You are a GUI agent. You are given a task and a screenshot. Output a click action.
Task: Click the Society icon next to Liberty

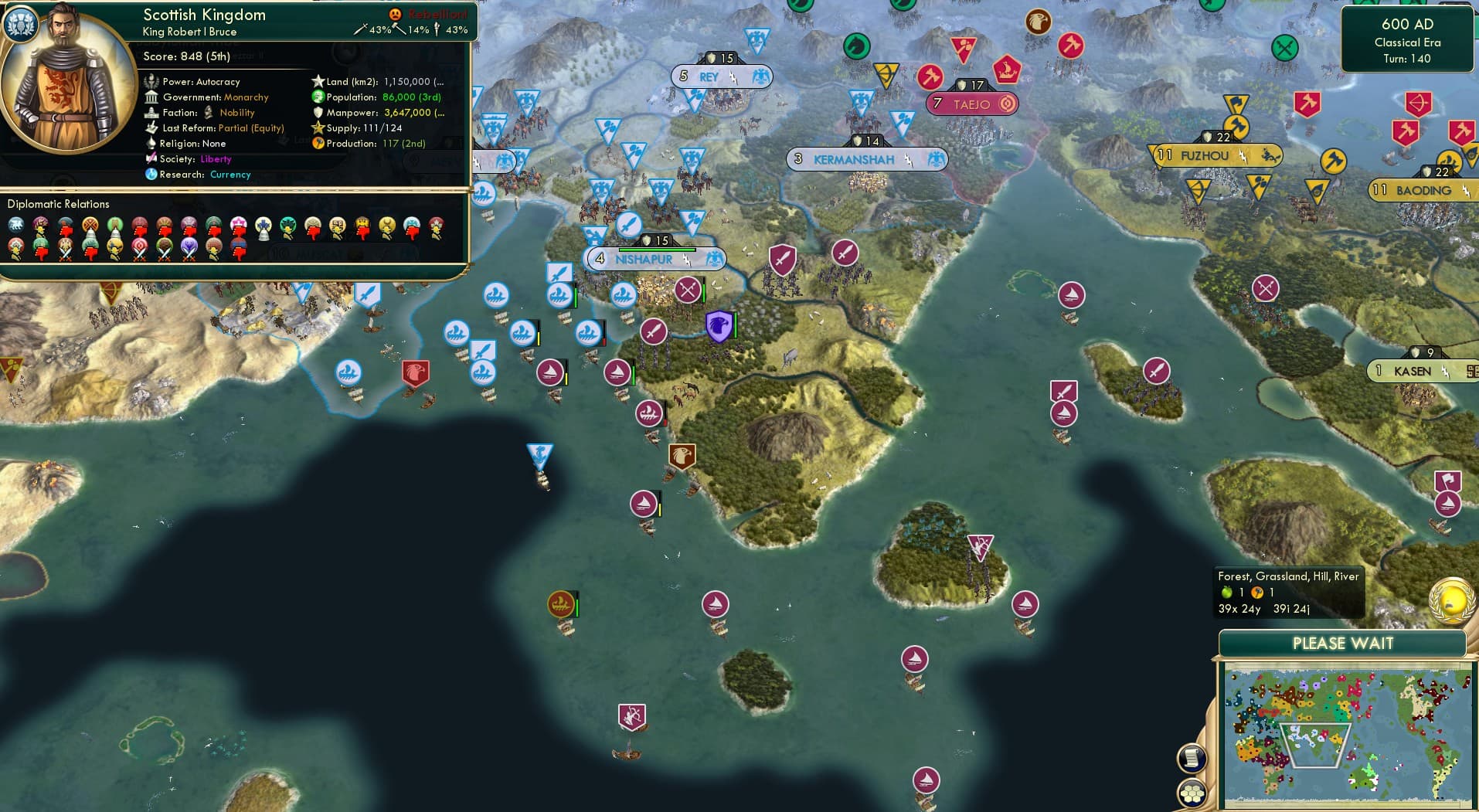pyautogui.click(x=151, y=159)
